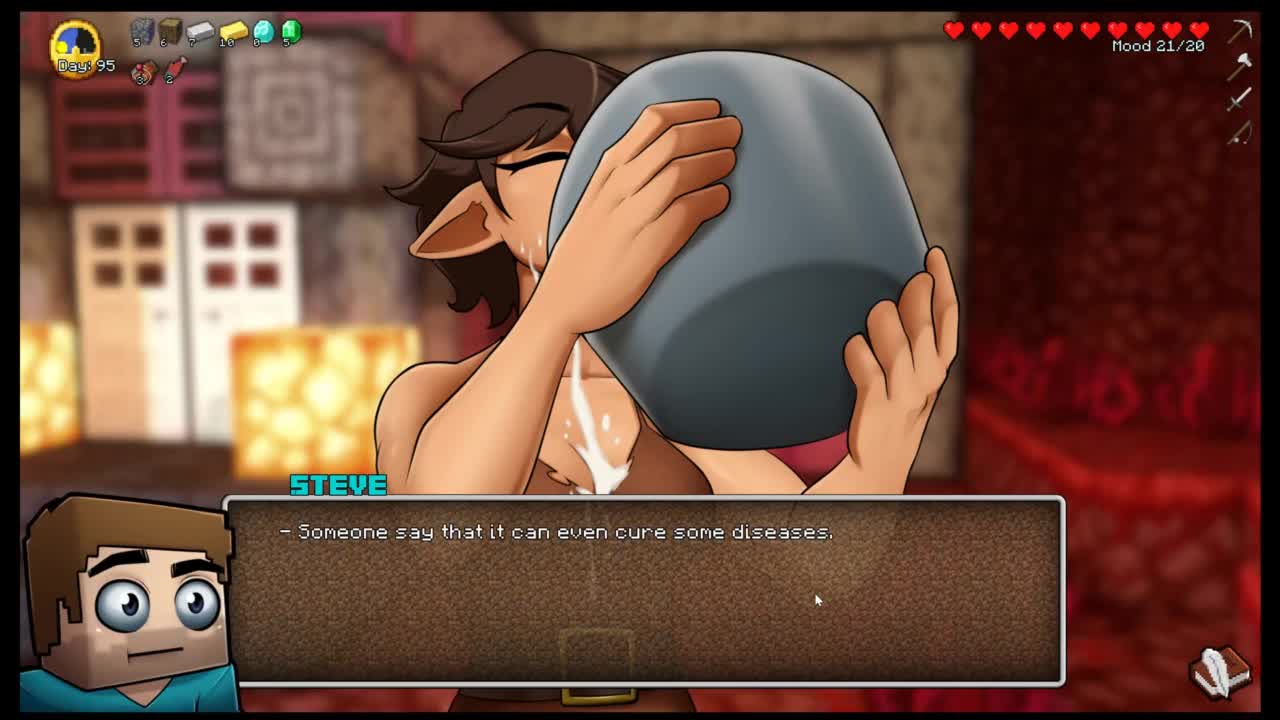
Task: Click the wood block resource icon
Action: pyautogui.click(x=170, y=31)
